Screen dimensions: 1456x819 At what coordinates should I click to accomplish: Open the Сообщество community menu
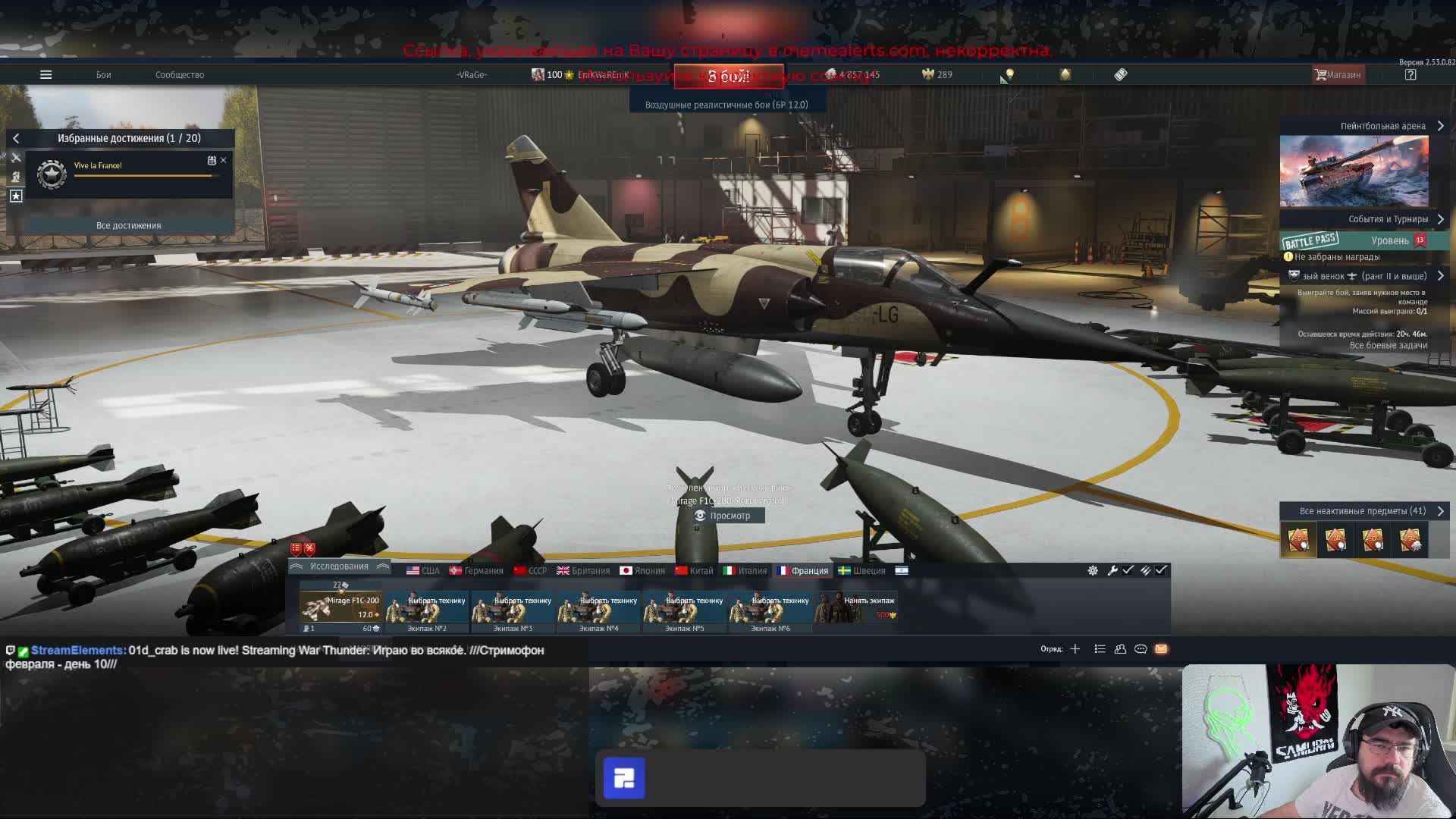coord(180,74)
